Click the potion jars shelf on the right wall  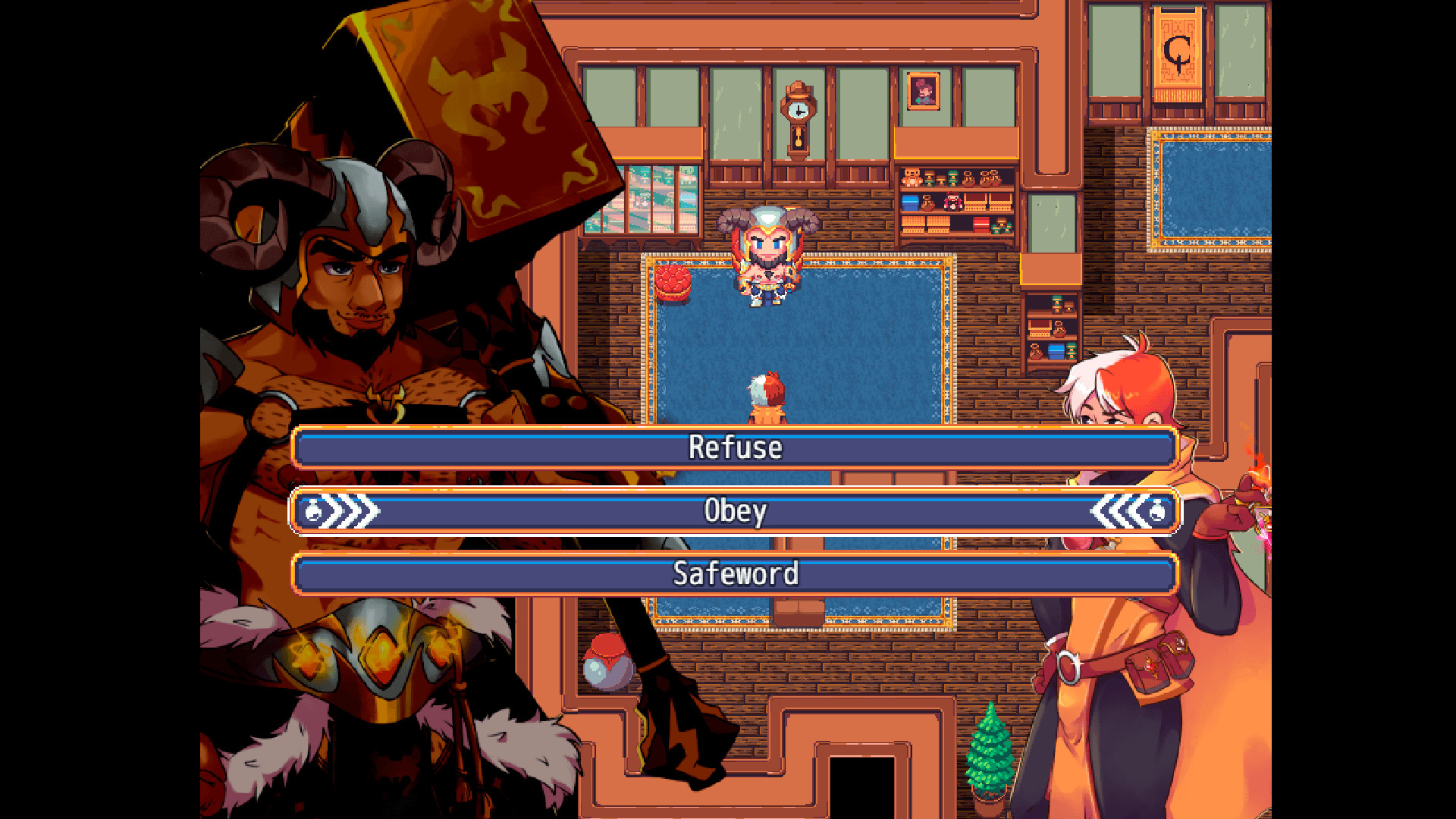[x=1054, y=334]
